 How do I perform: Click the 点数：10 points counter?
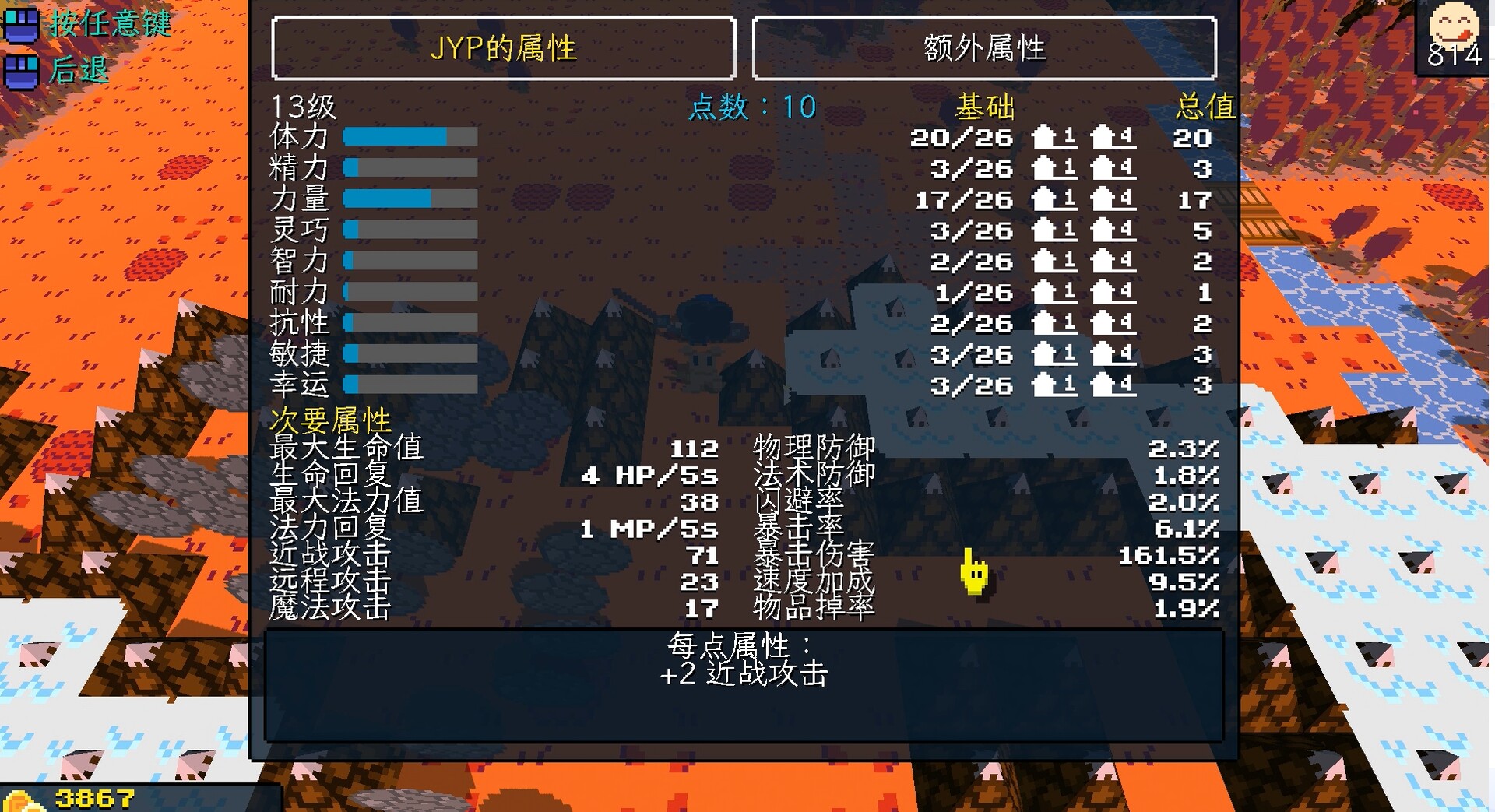[751, 107]
